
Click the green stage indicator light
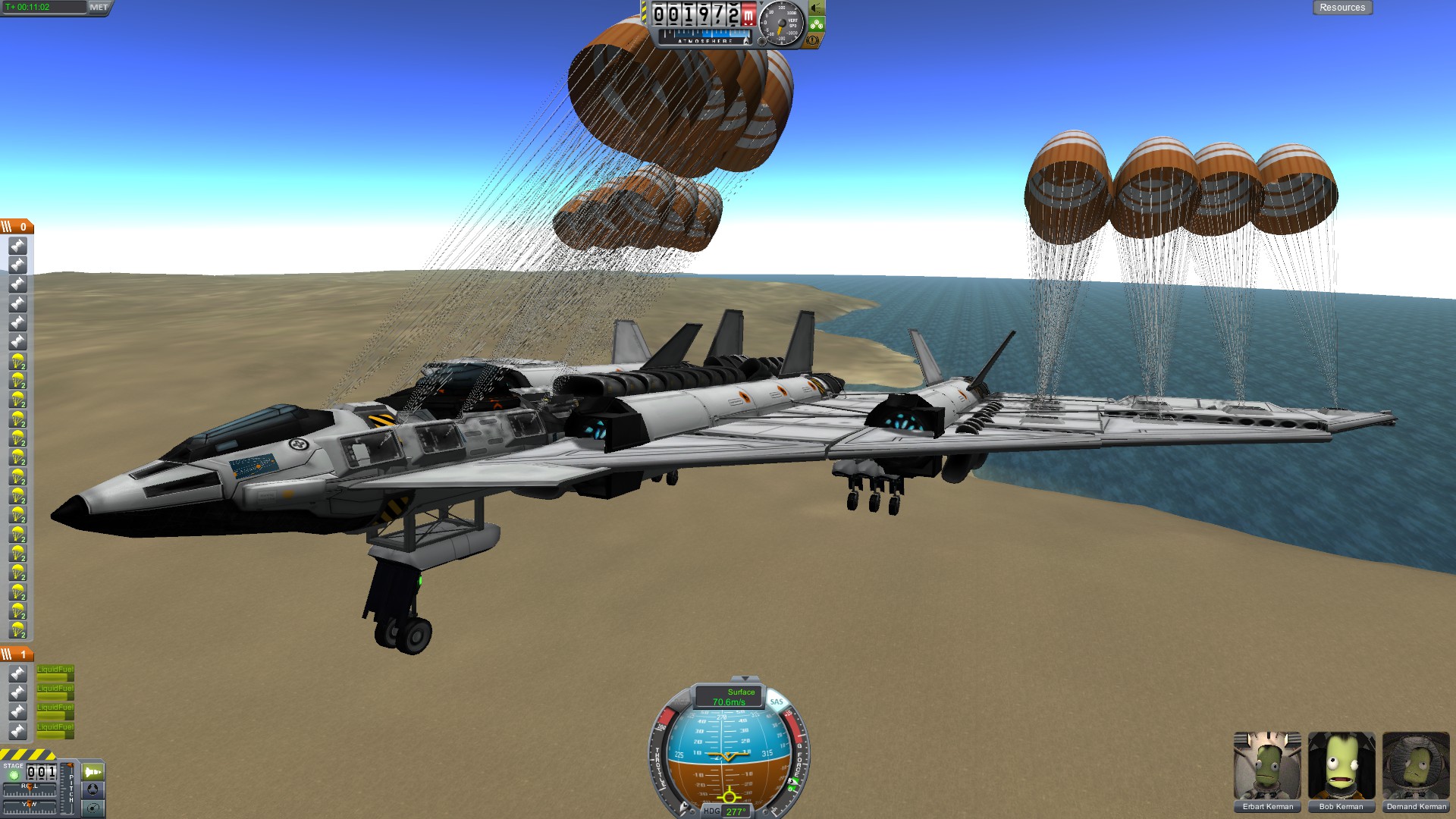coord(14,775)
